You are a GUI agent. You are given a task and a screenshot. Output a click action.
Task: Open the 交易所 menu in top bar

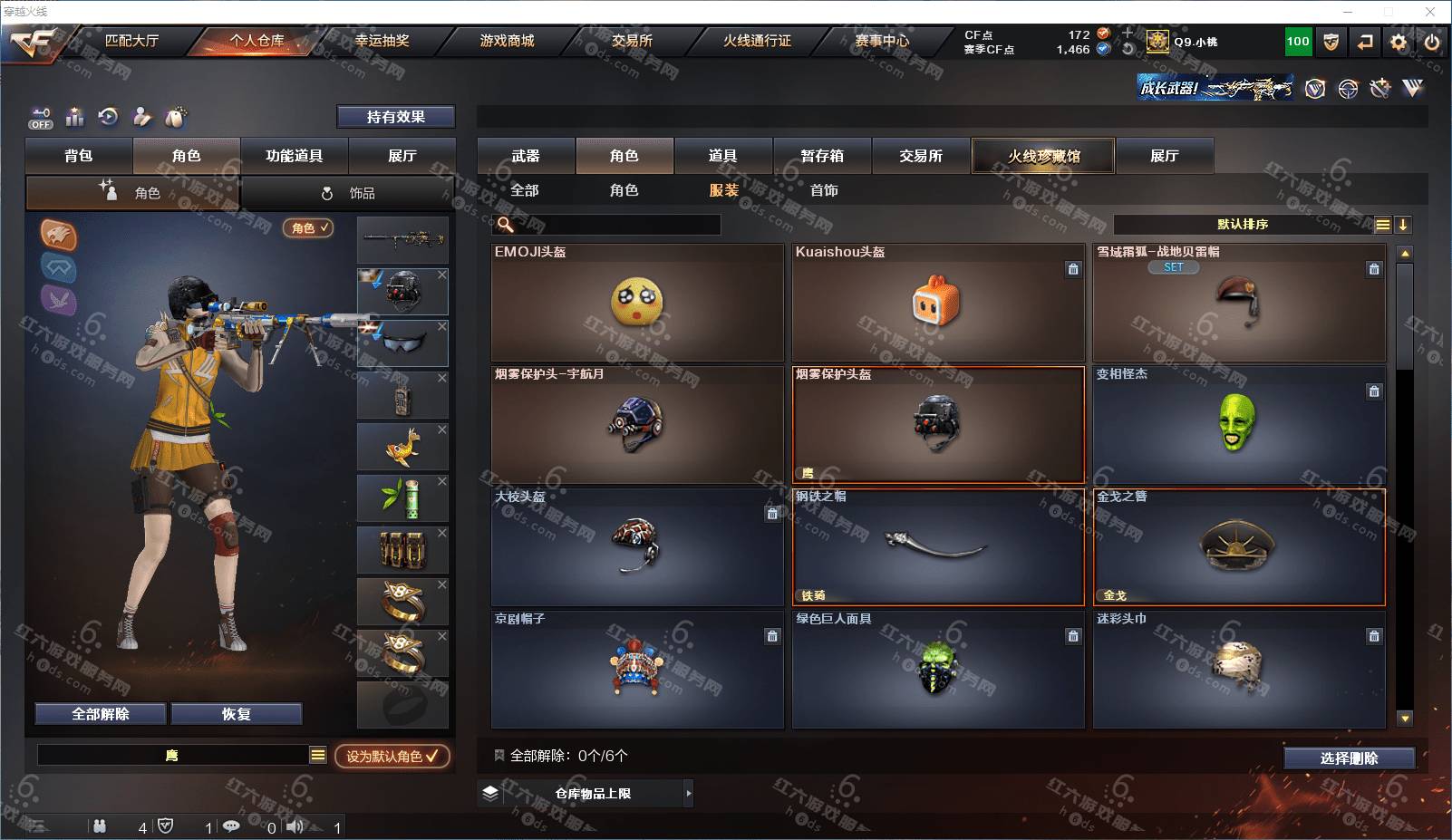[x=632, y=41]
